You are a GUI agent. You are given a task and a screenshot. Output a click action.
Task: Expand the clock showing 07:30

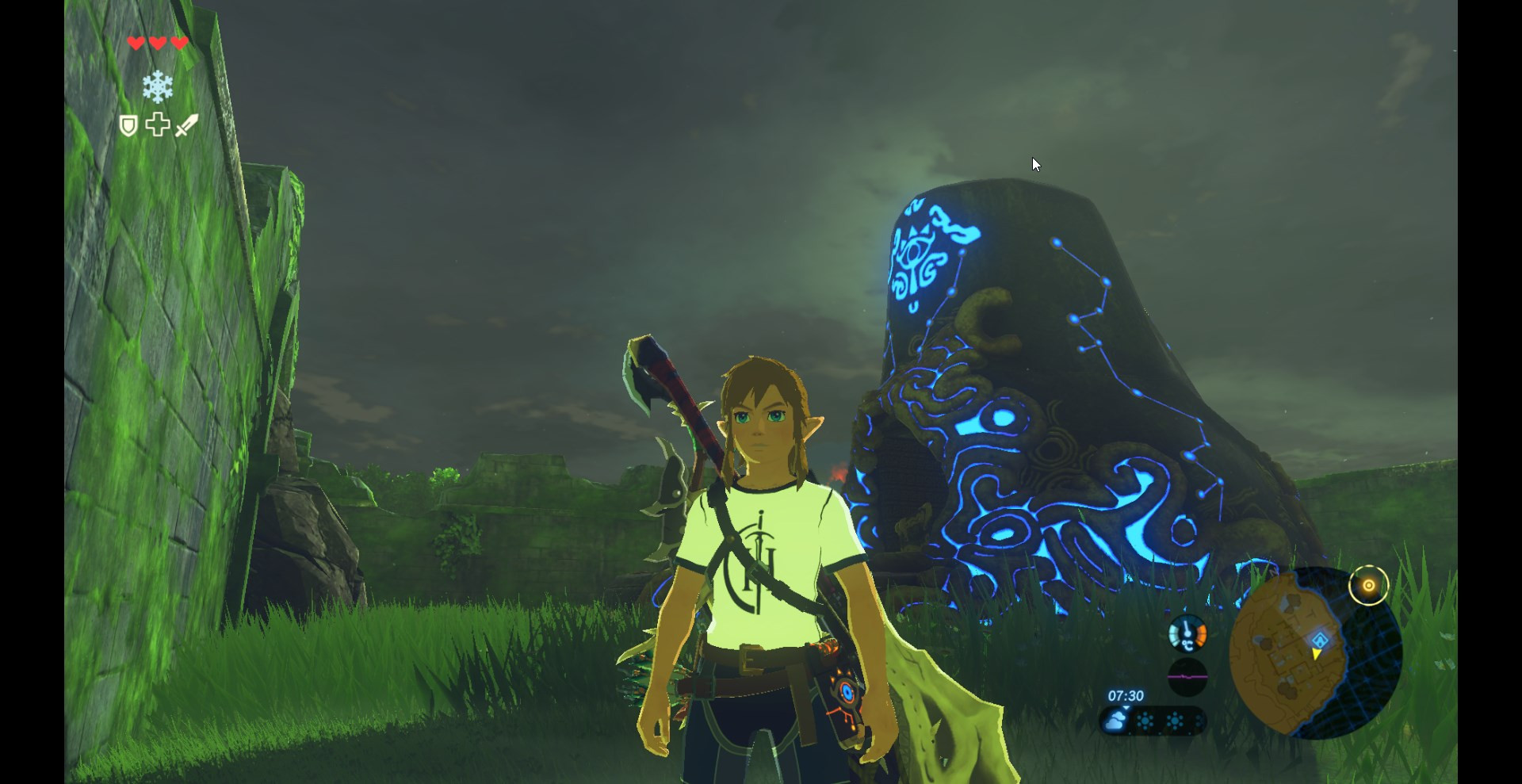[1126, 695]
